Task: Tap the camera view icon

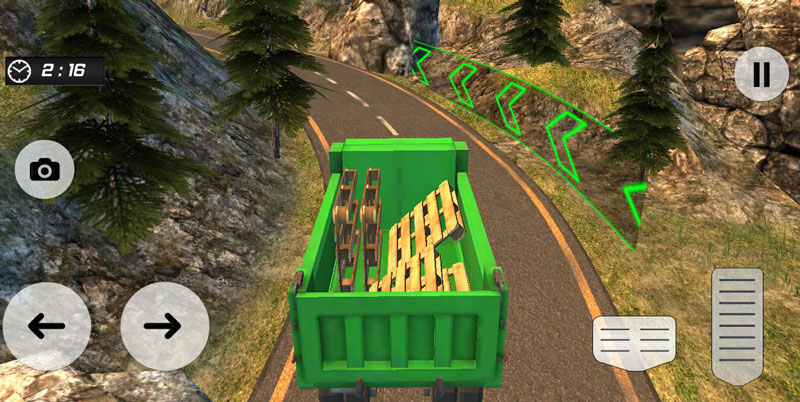Action: tap(44, 169)
